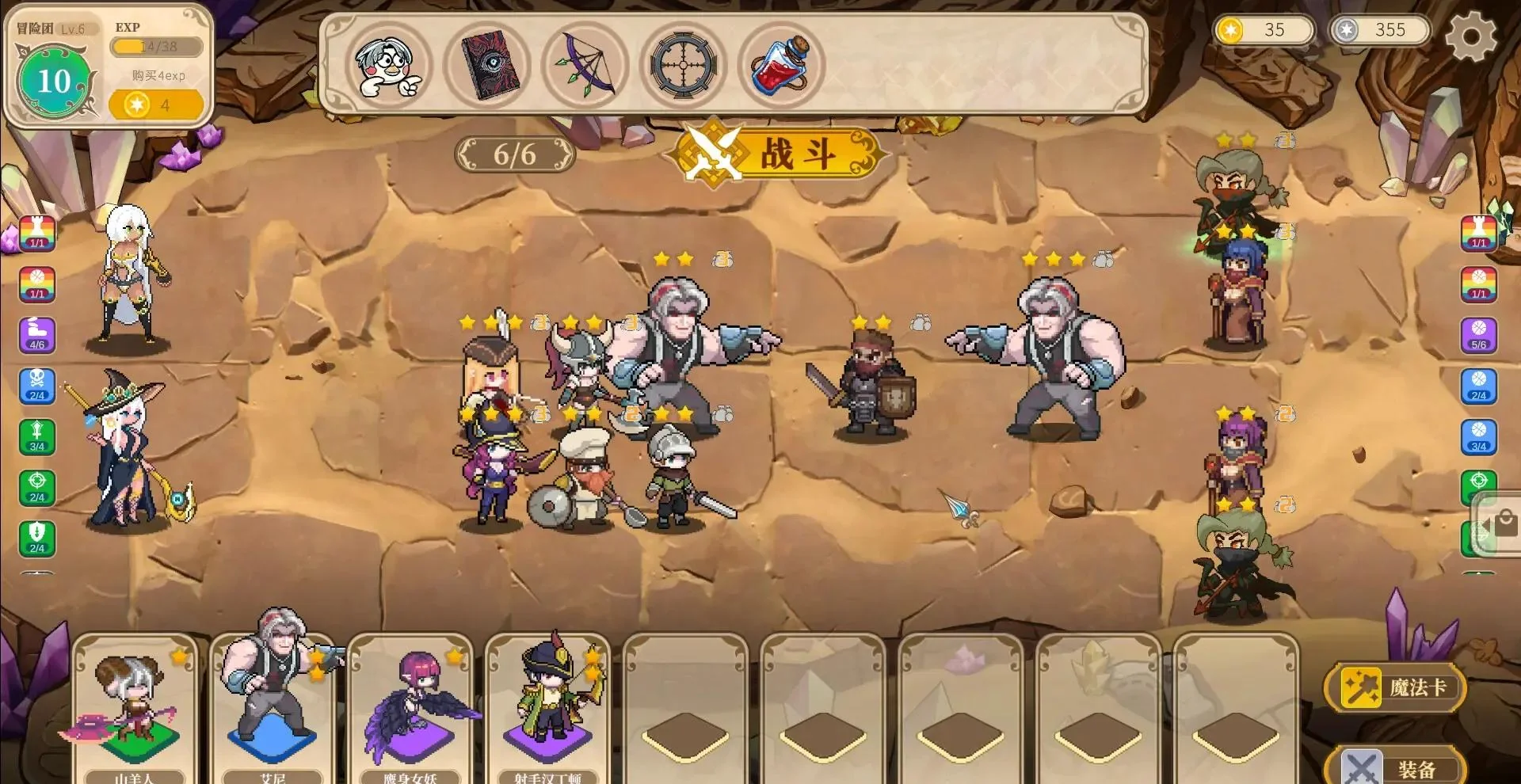The height and width of the screenshot is (784, 1521).
Task: Select the purple bow item
Action: (585, 65)
